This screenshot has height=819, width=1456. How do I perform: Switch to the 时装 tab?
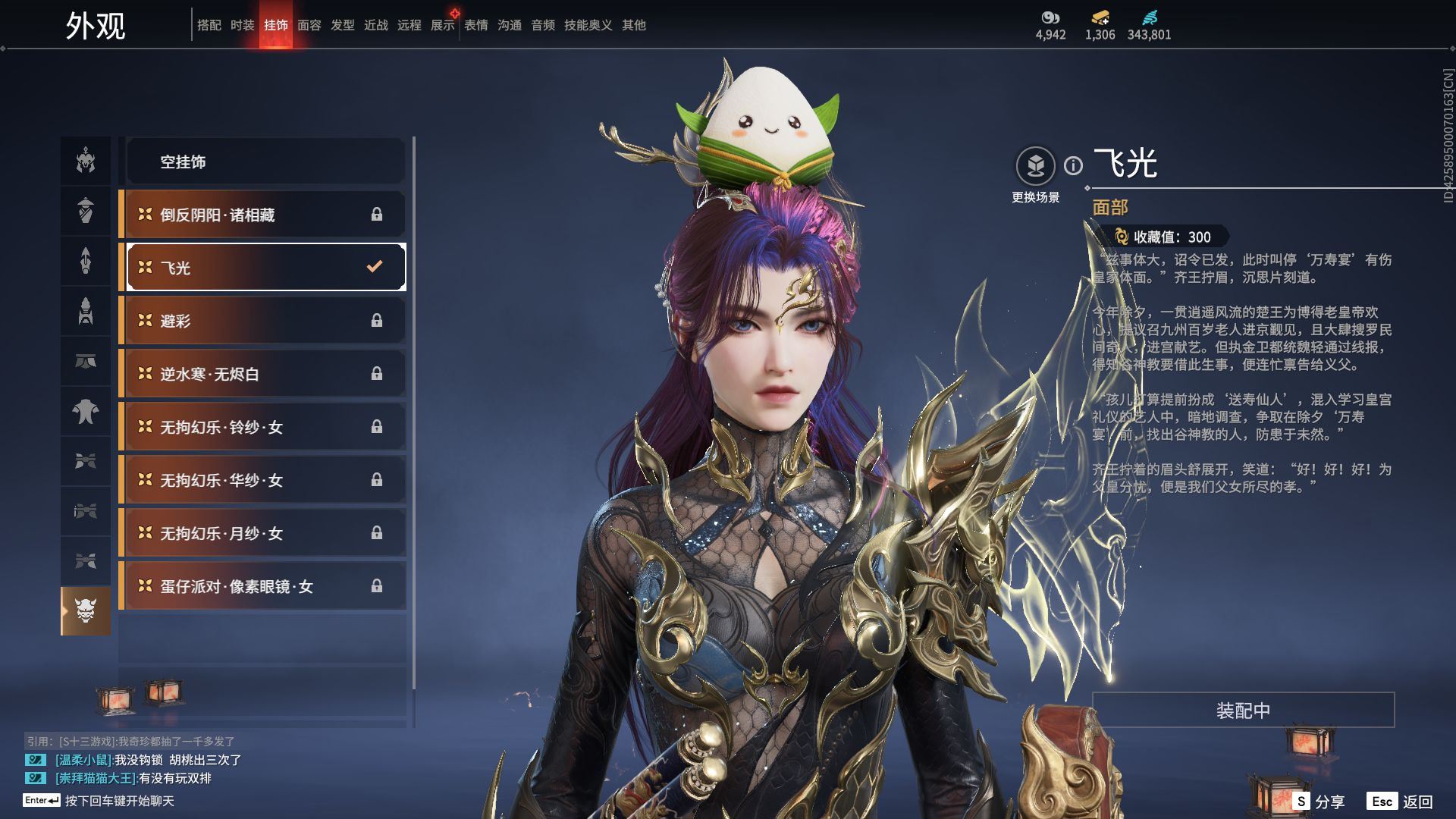point(243,25)
